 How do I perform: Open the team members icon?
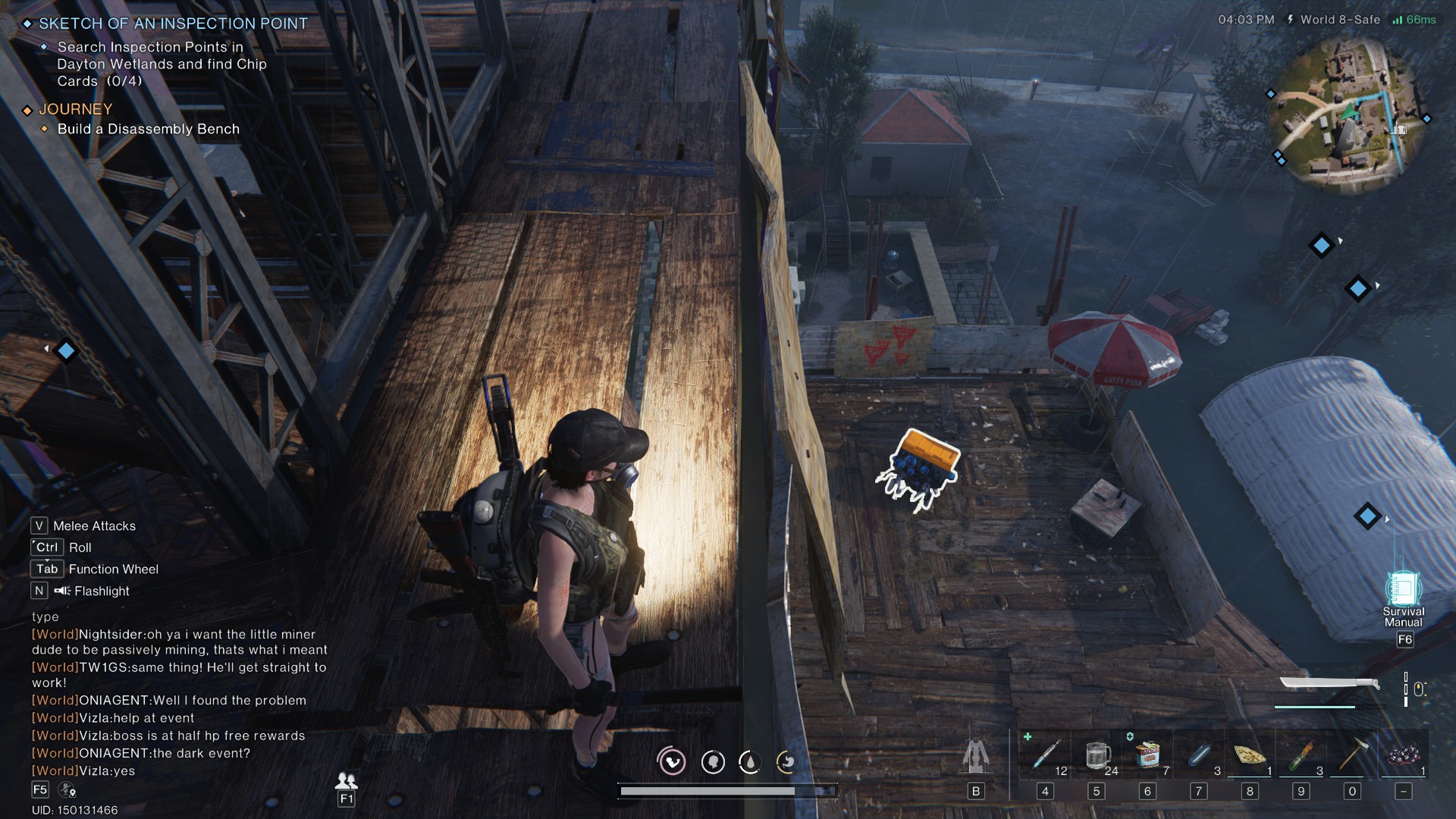click(x=347, y=780)
